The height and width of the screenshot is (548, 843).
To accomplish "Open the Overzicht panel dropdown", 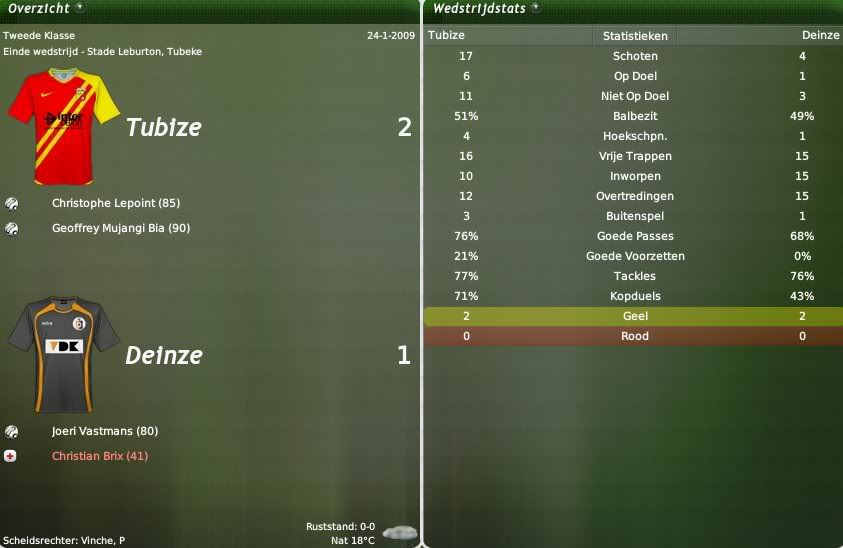I will click(79, 8).
